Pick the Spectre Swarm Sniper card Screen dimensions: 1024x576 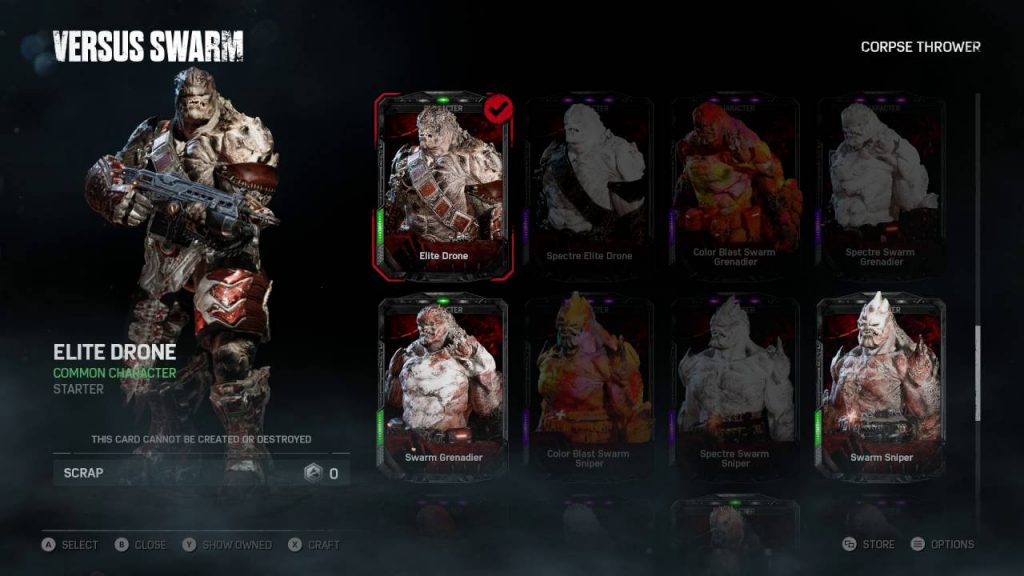point(734,387)
